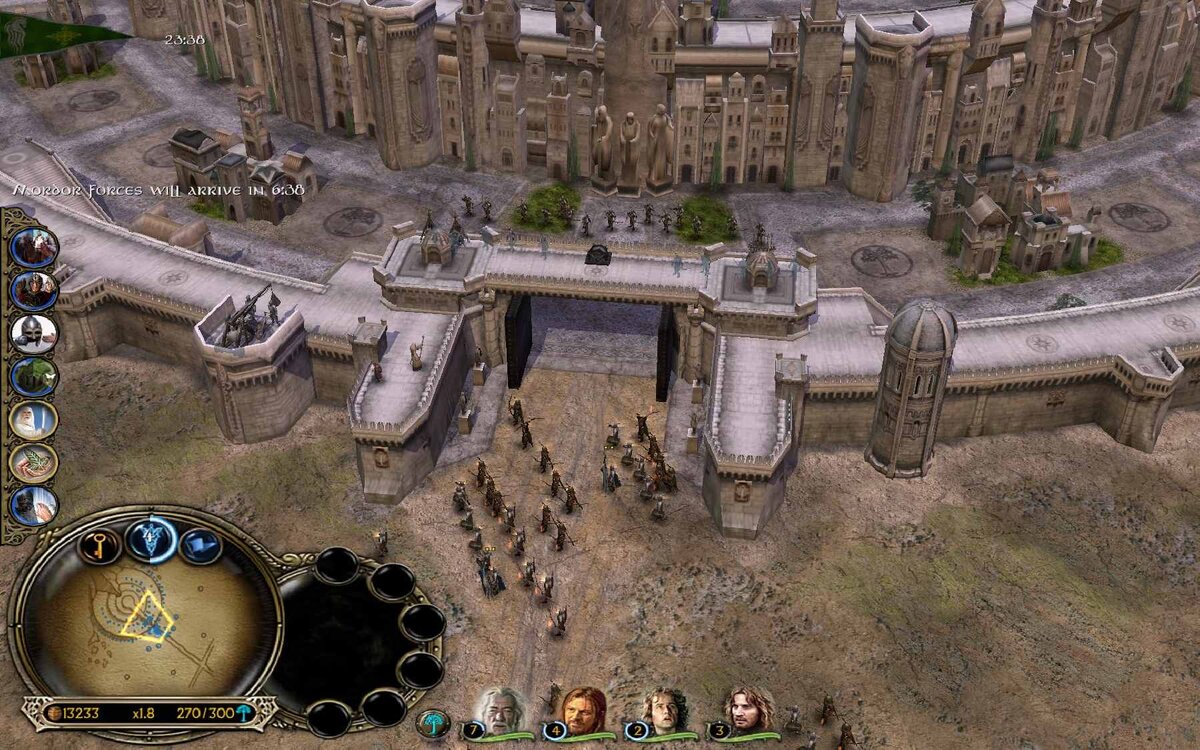
Task: Activate the mounted riders power icon
Action: 34,247
